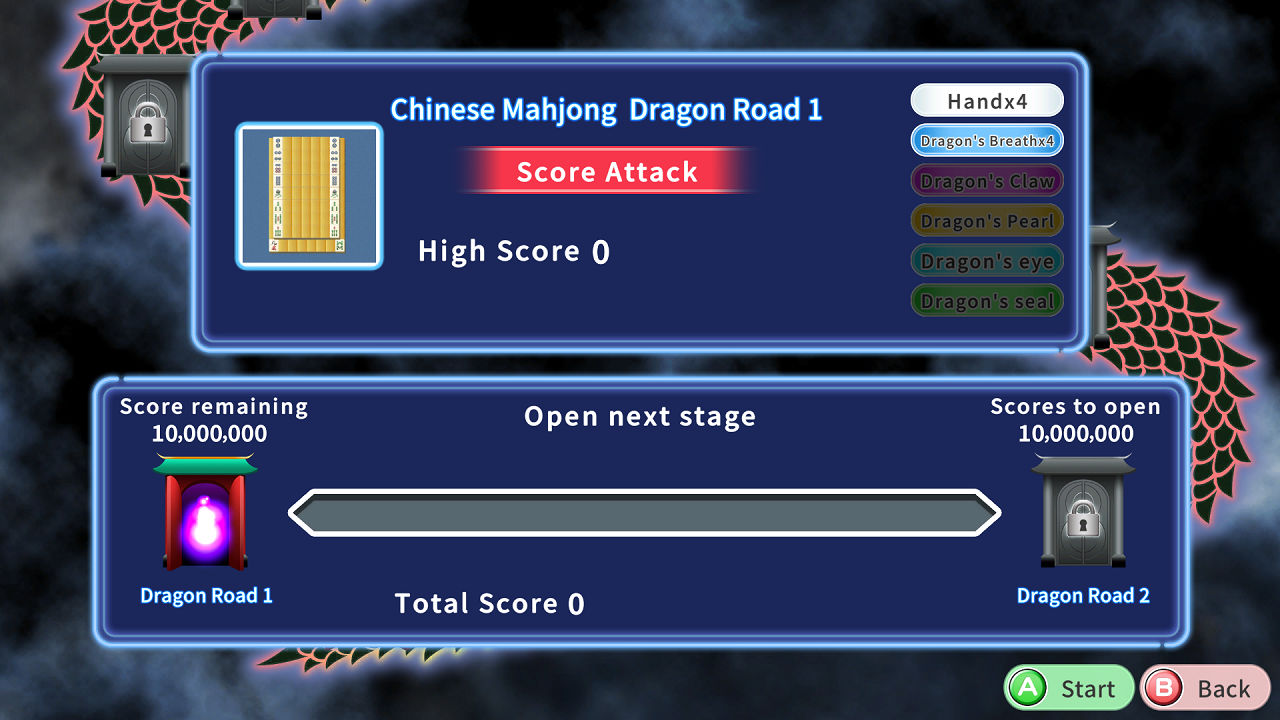1280x720 pixels.
Task: Activate the Dragon's Claw bonus
Action: tap(986, 180)
